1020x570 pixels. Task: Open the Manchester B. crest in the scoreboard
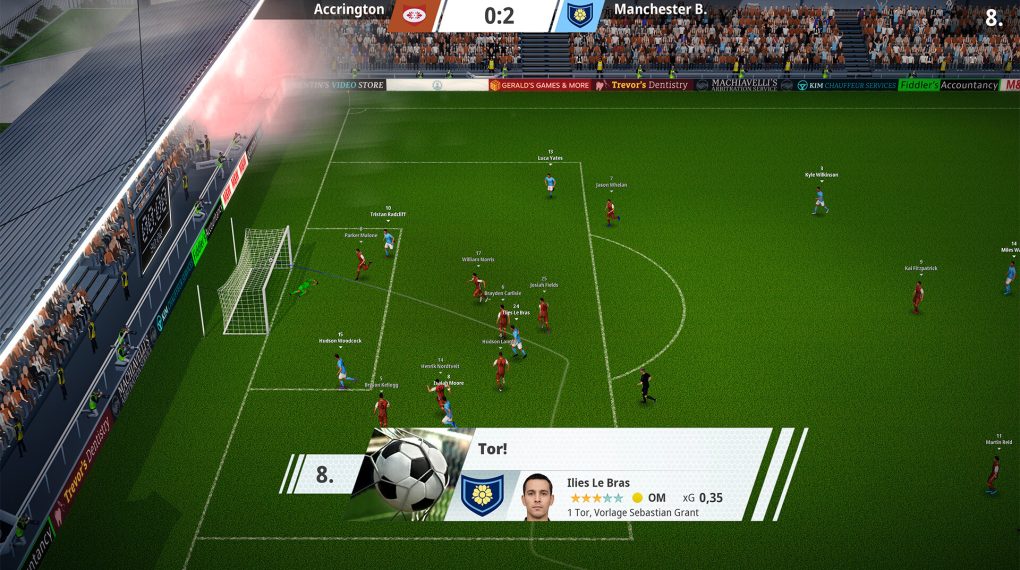coord(580,15)
